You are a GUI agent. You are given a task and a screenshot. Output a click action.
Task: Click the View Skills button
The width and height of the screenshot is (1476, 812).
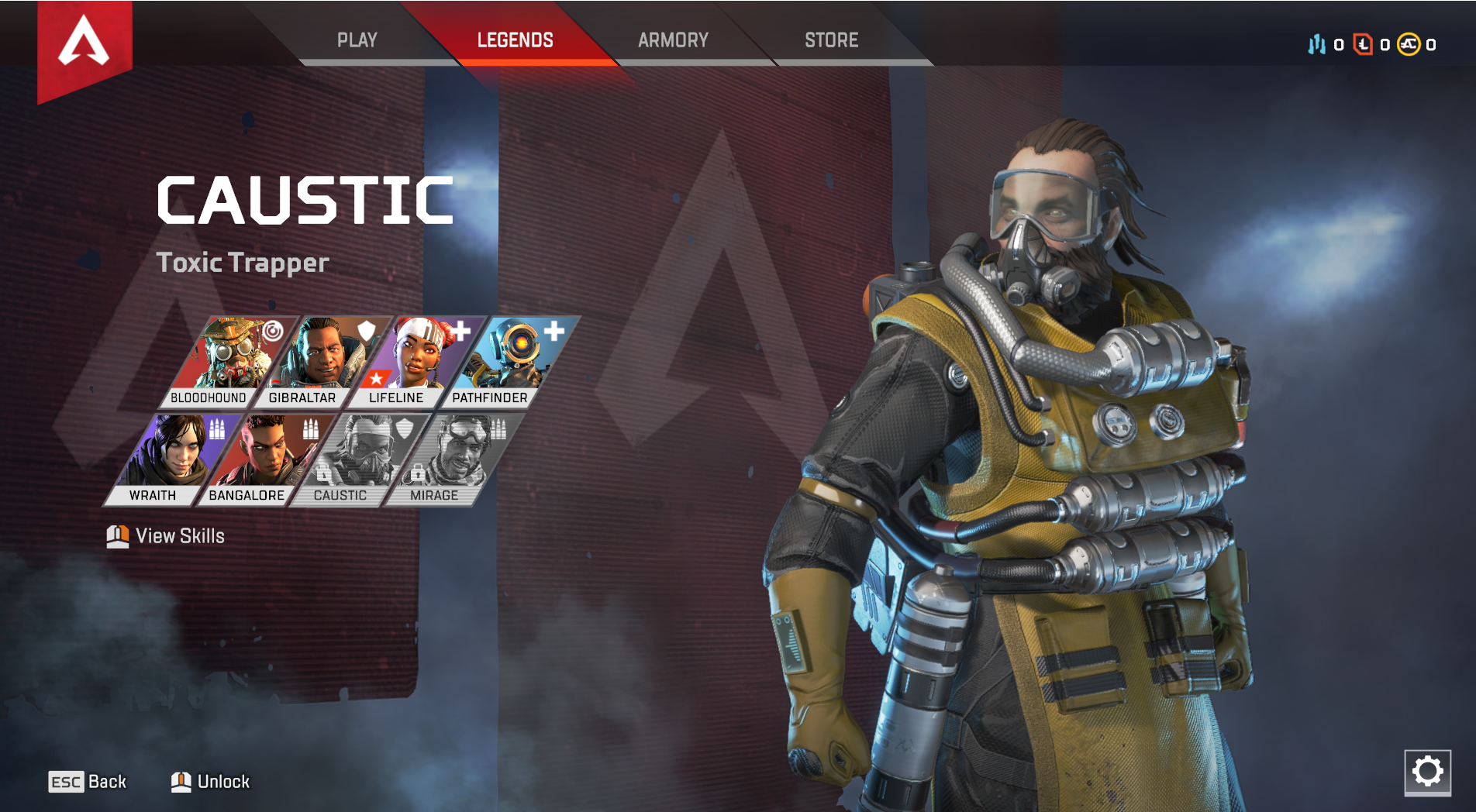pyautogui.click(x=179, y=535)
